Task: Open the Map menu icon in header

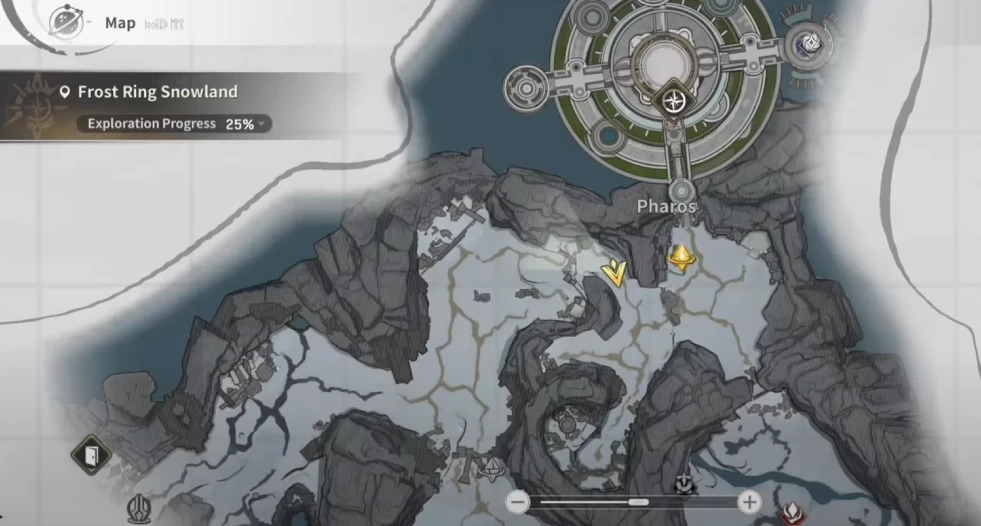Action: 66,22
